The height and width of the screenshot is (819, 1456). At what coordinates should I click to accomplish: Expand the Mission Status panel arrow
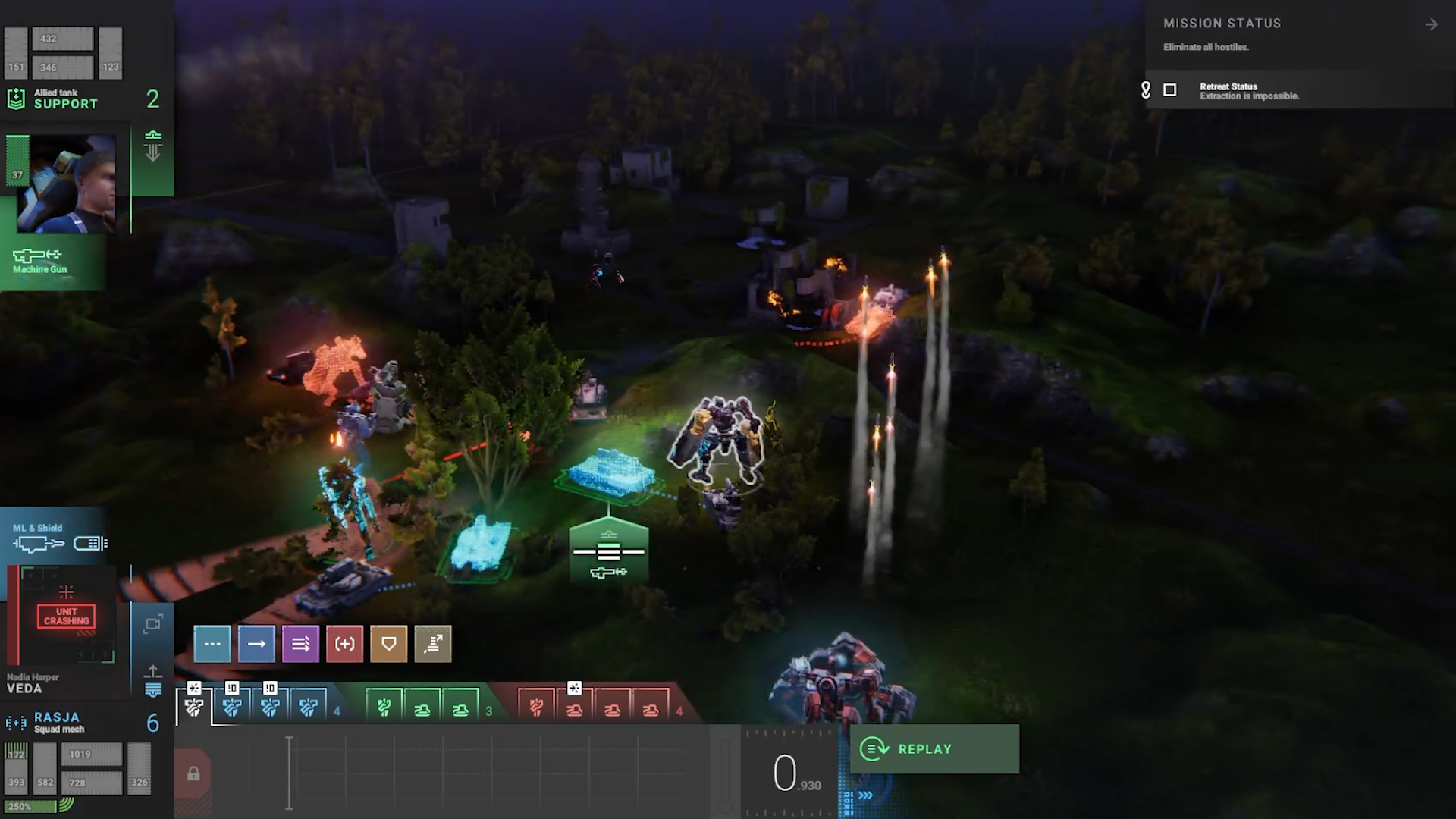[x=1431, y=25]
